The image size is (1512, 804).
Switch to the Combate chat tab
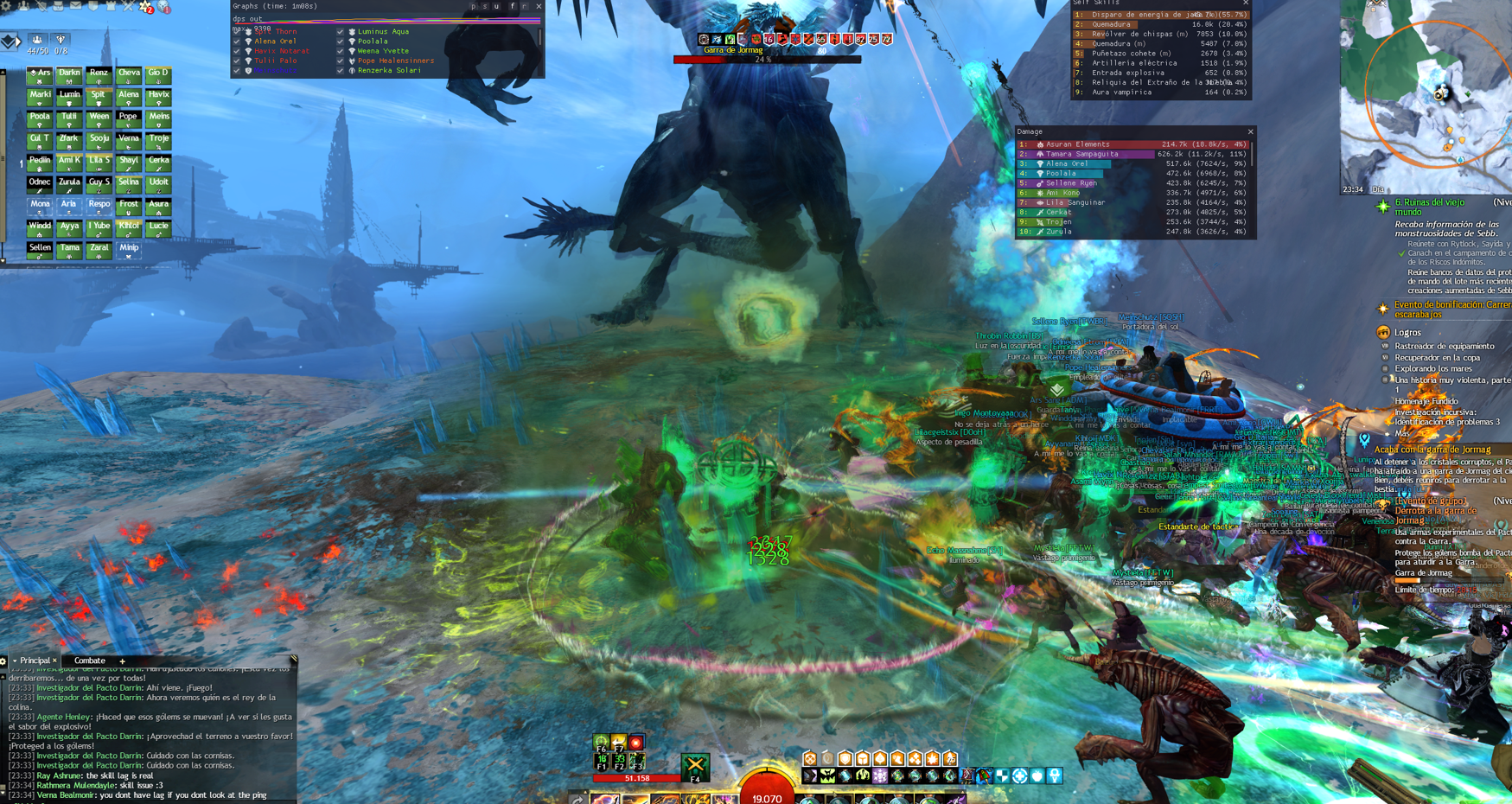pyautogui.click(x=90, y=660)
